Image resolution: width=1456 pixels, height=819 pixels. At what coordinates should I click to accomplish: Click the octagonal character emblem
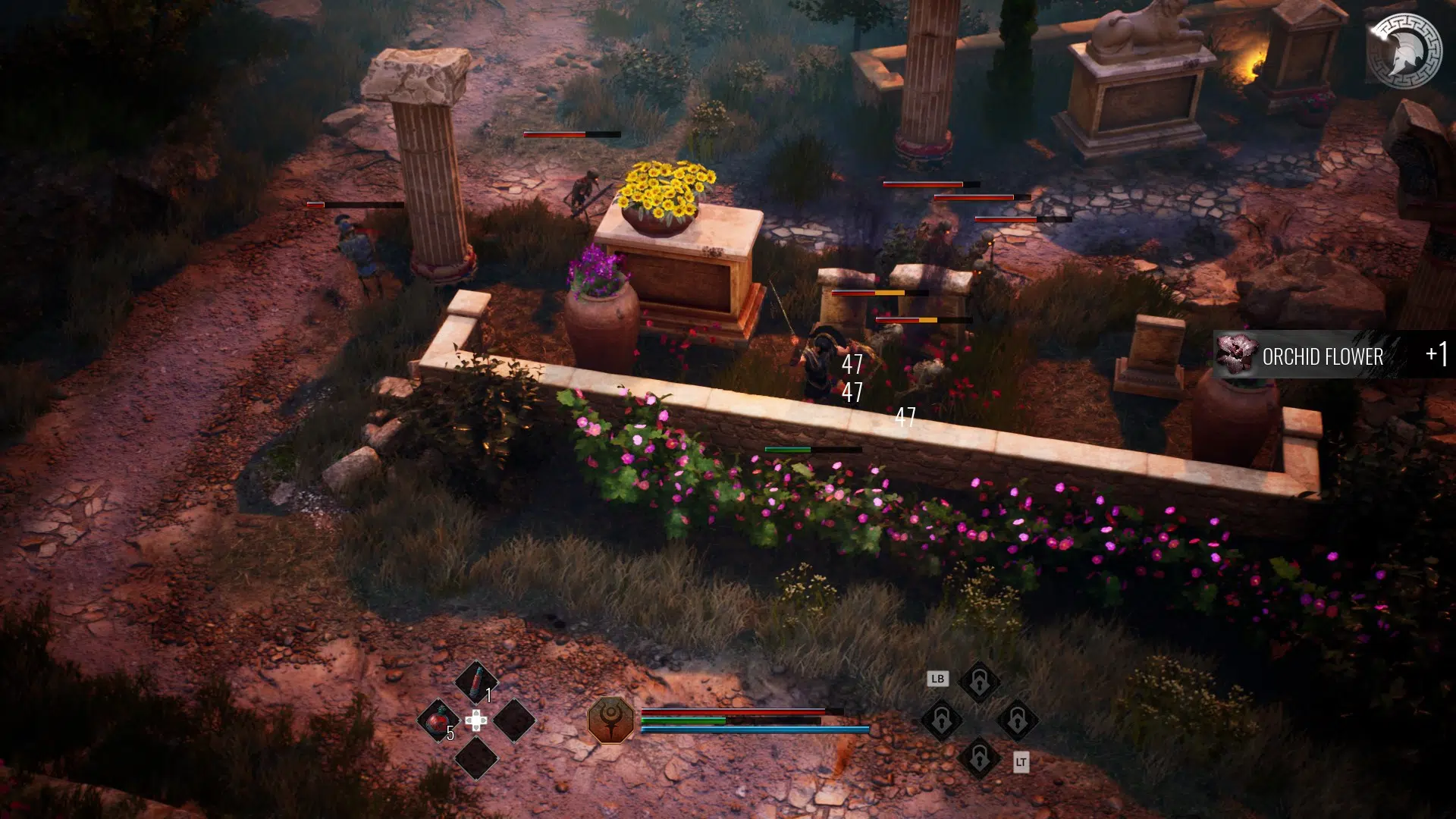611,720
